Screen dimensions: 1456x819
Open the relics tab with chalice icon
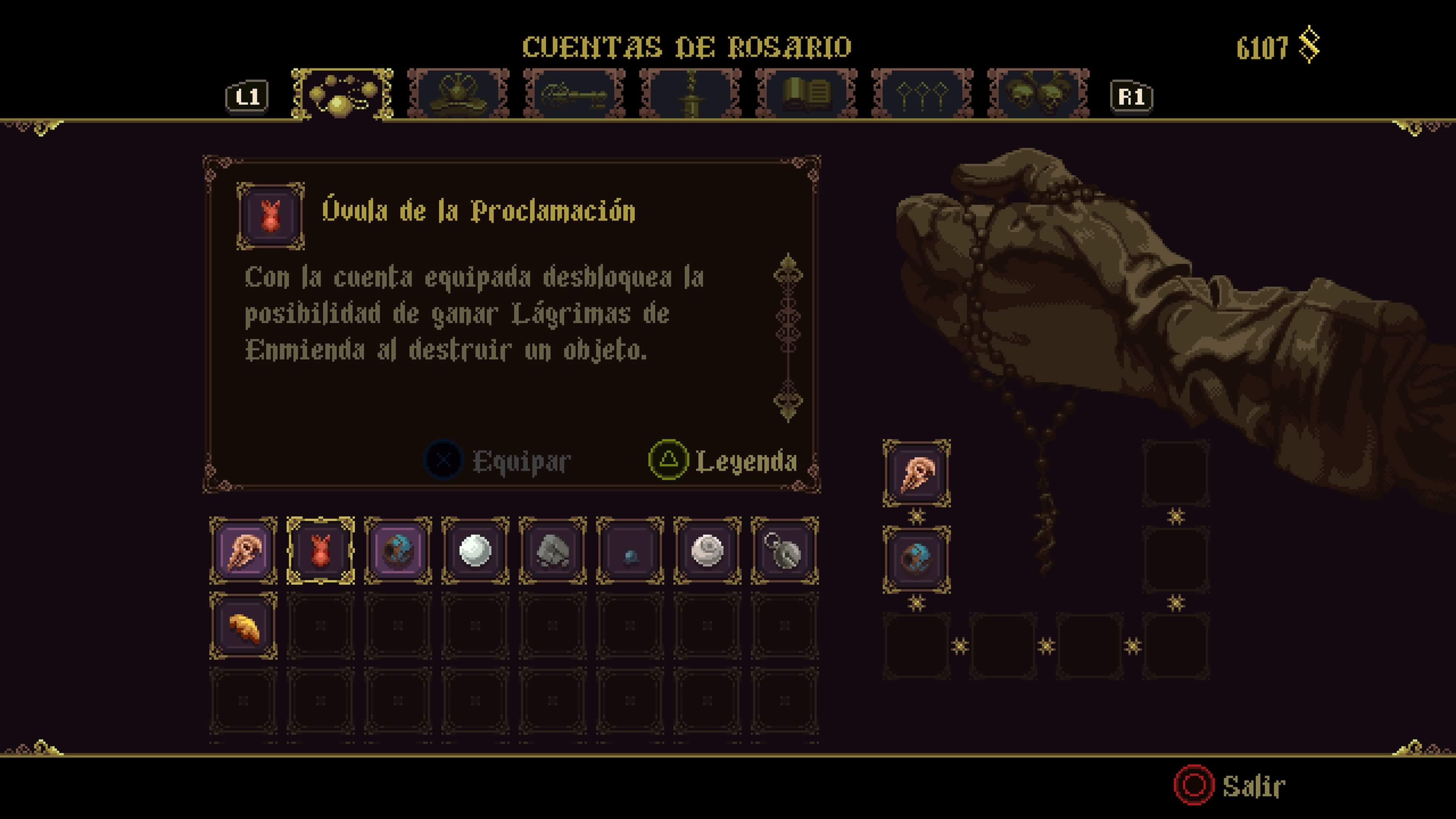tap(458, 94)
